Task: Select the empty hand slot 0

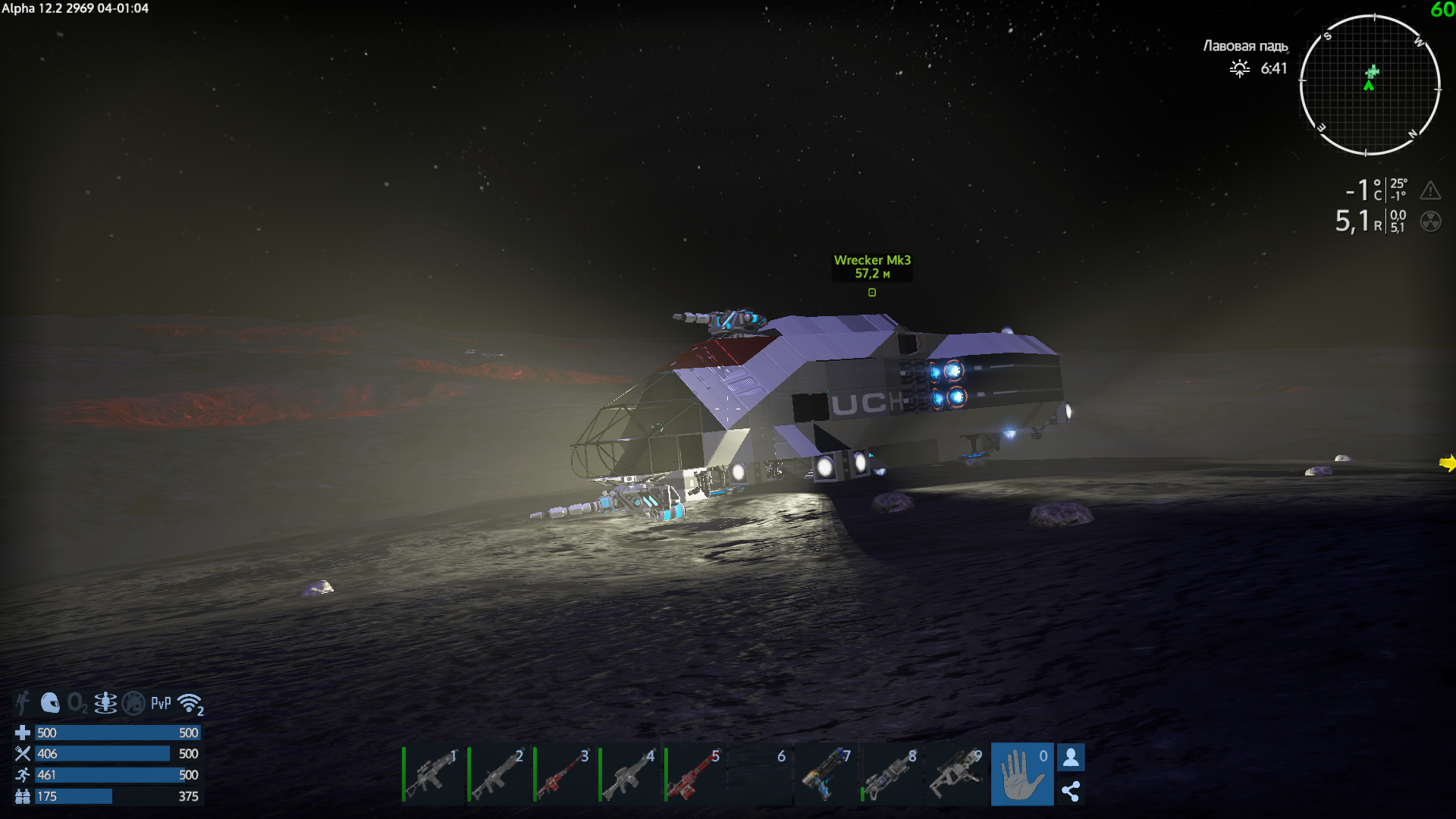Action: point(1021,775)
